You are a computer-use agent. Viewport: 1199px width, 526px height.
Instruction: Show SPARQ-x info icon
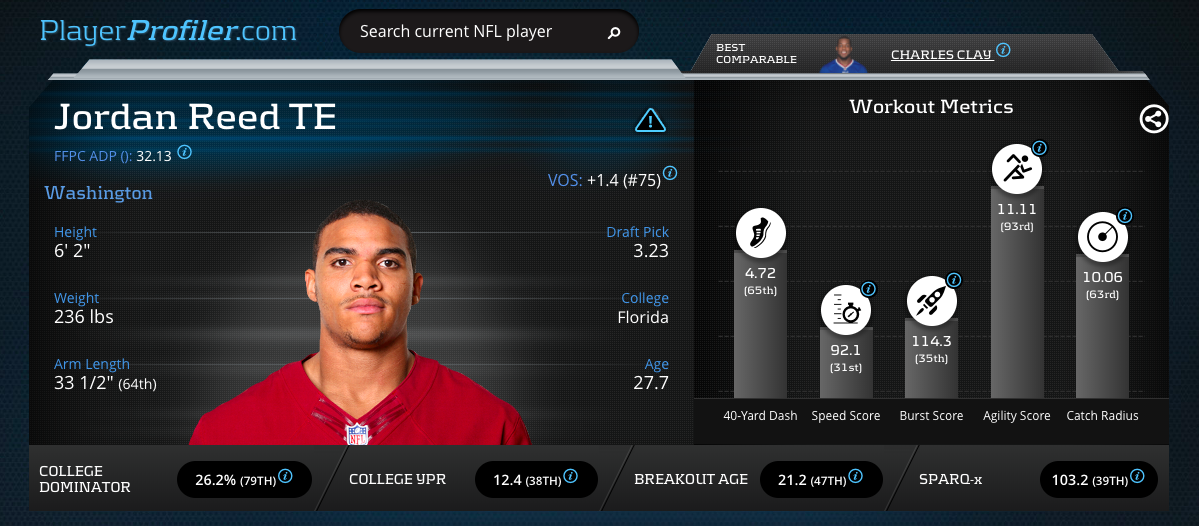[x=1134, y=476]
